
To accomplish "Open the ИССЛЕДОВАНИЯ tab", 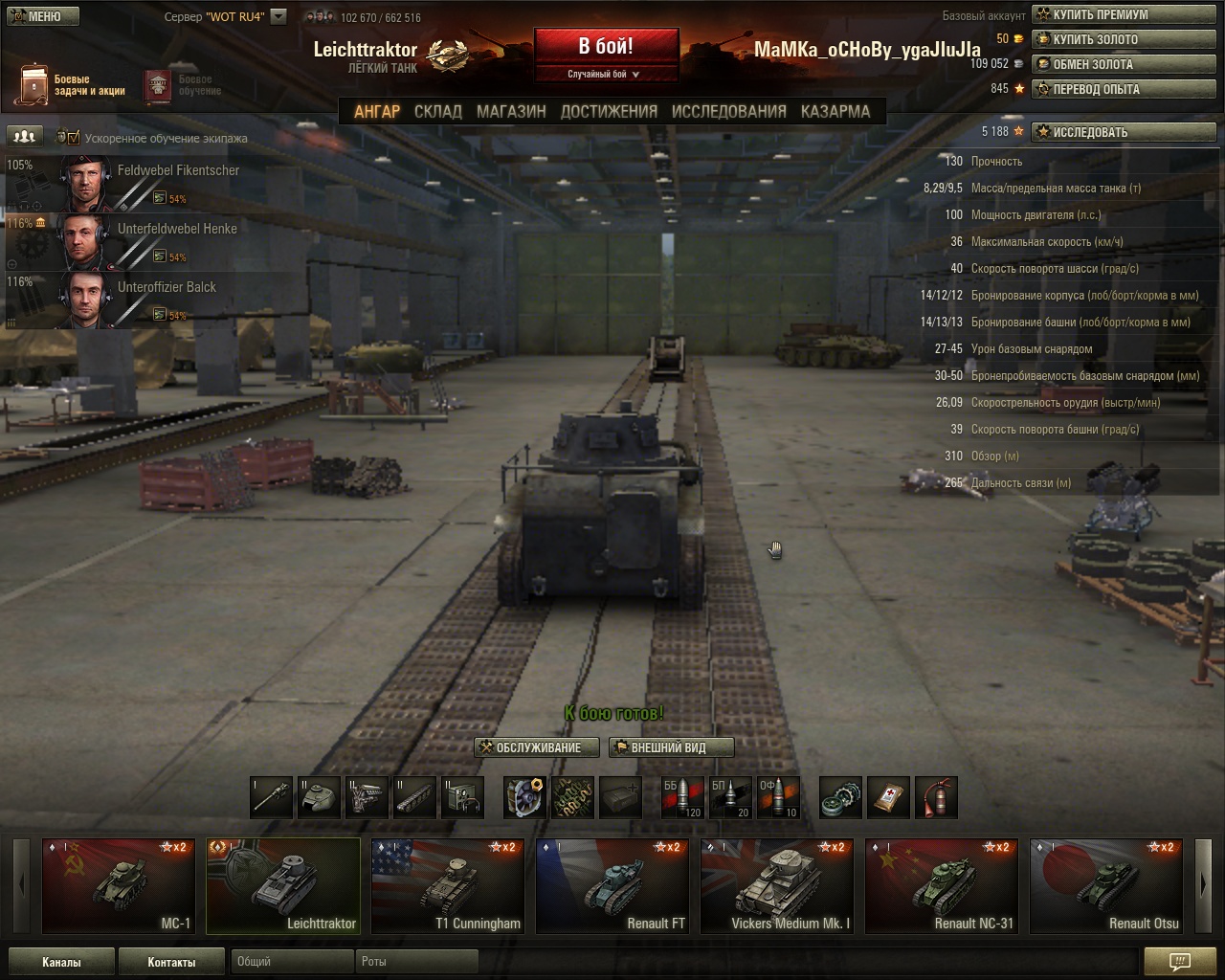I will 729,111.
